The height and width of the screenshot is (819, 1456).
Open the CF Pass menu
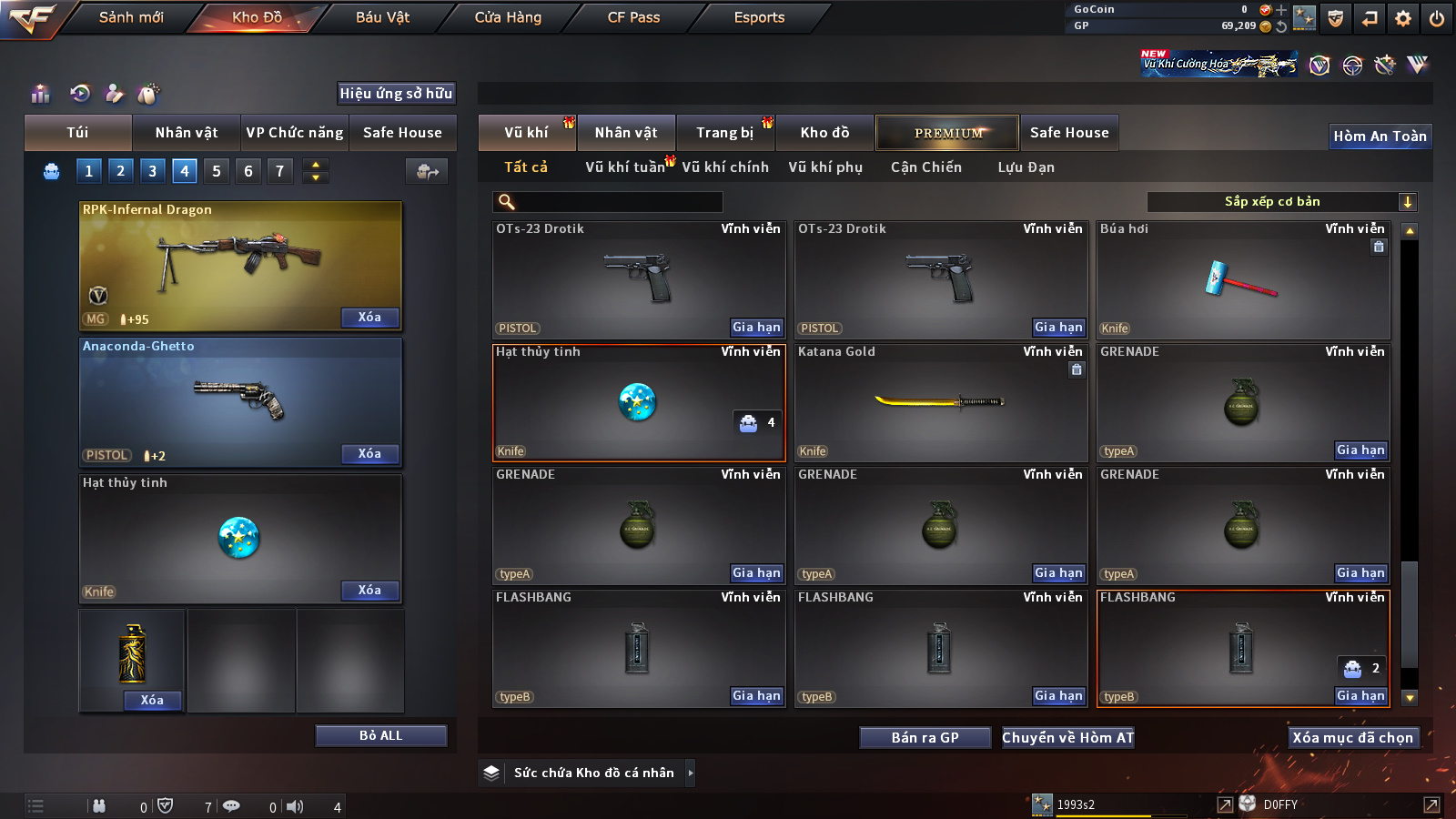(633, 17)
